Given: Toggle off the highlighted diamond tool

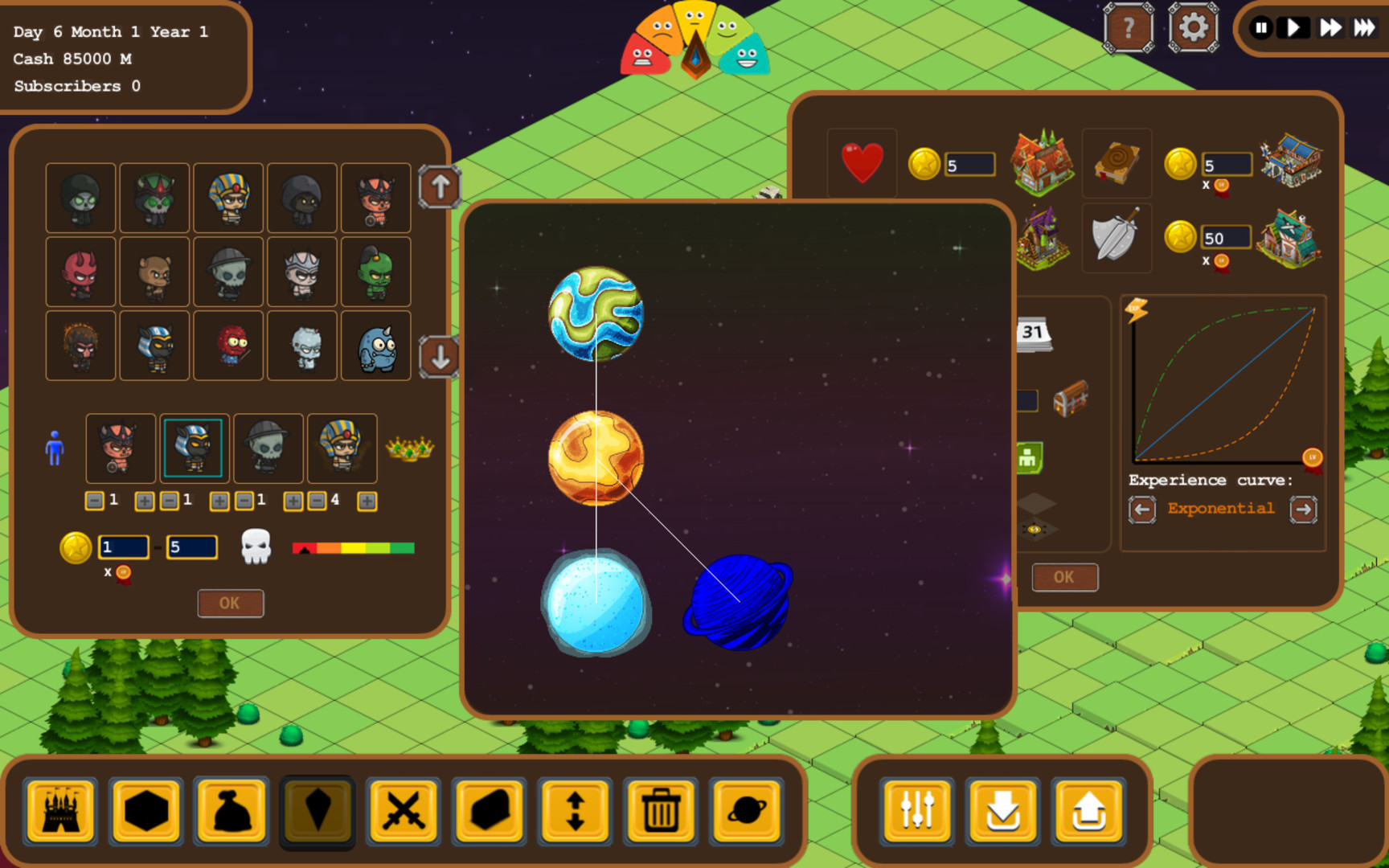Looking at the screenshot, I should pos(318,812).
